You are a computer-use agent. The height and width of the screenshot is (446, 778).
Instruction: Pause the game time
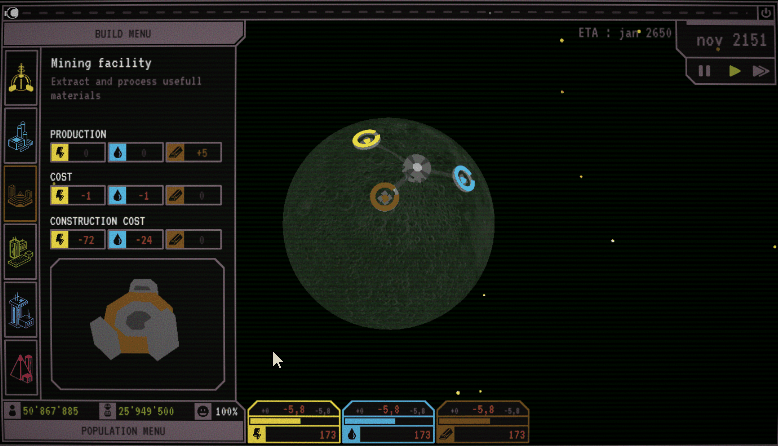704,71
